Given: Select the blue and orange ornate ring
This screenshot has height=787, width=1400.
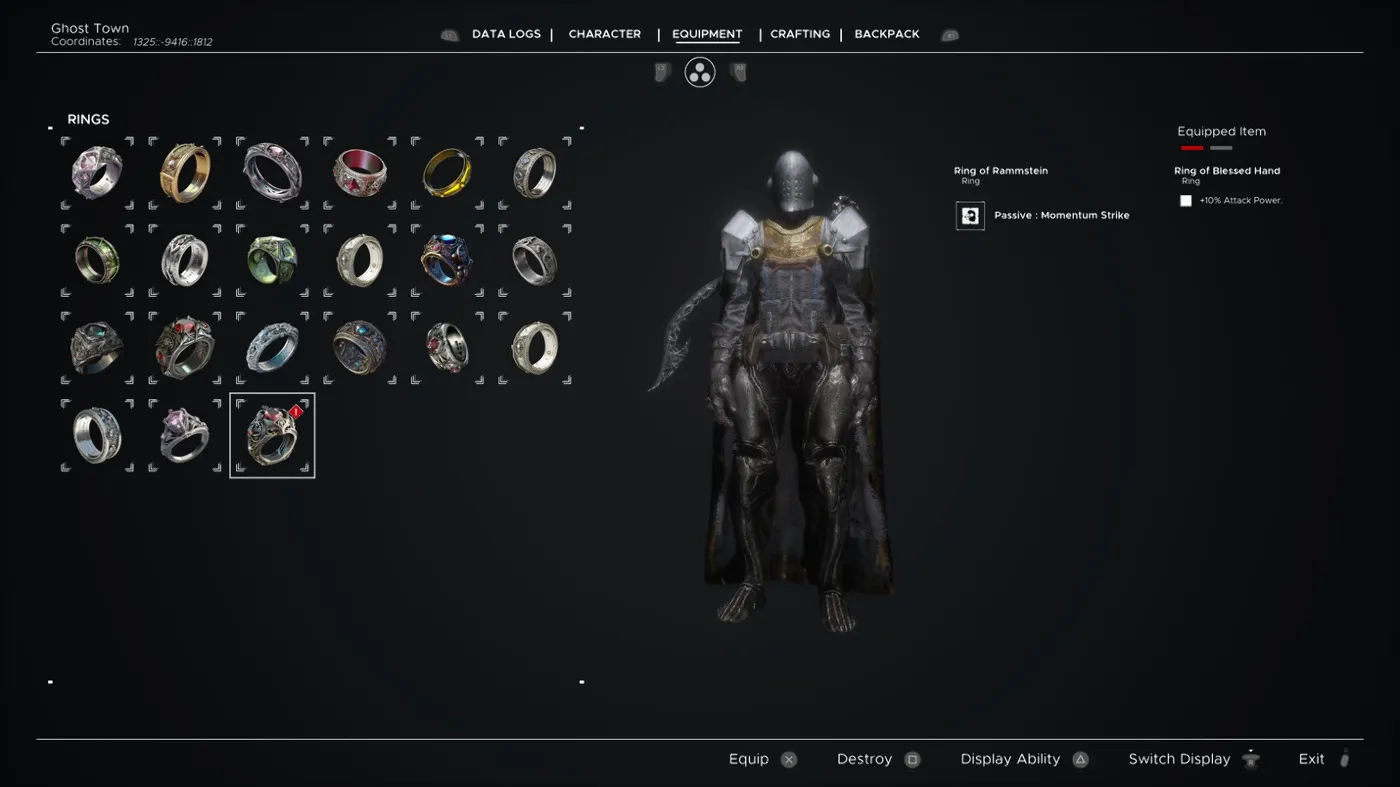Looking at the screenshot, I should (447, 260).
